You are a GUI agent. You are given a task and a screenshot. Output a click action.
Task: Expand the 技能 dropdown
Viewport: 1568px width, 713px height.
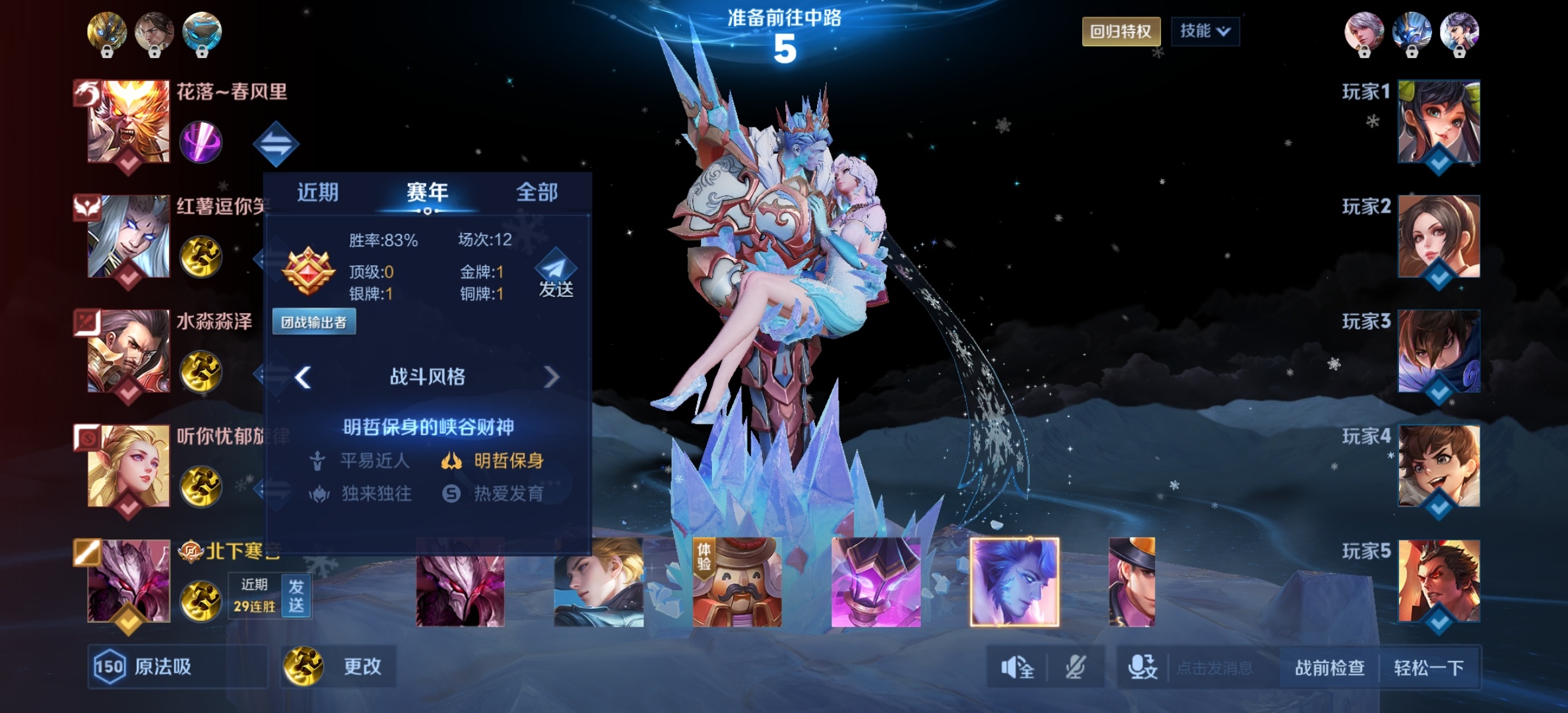[x=1204, y=32]
